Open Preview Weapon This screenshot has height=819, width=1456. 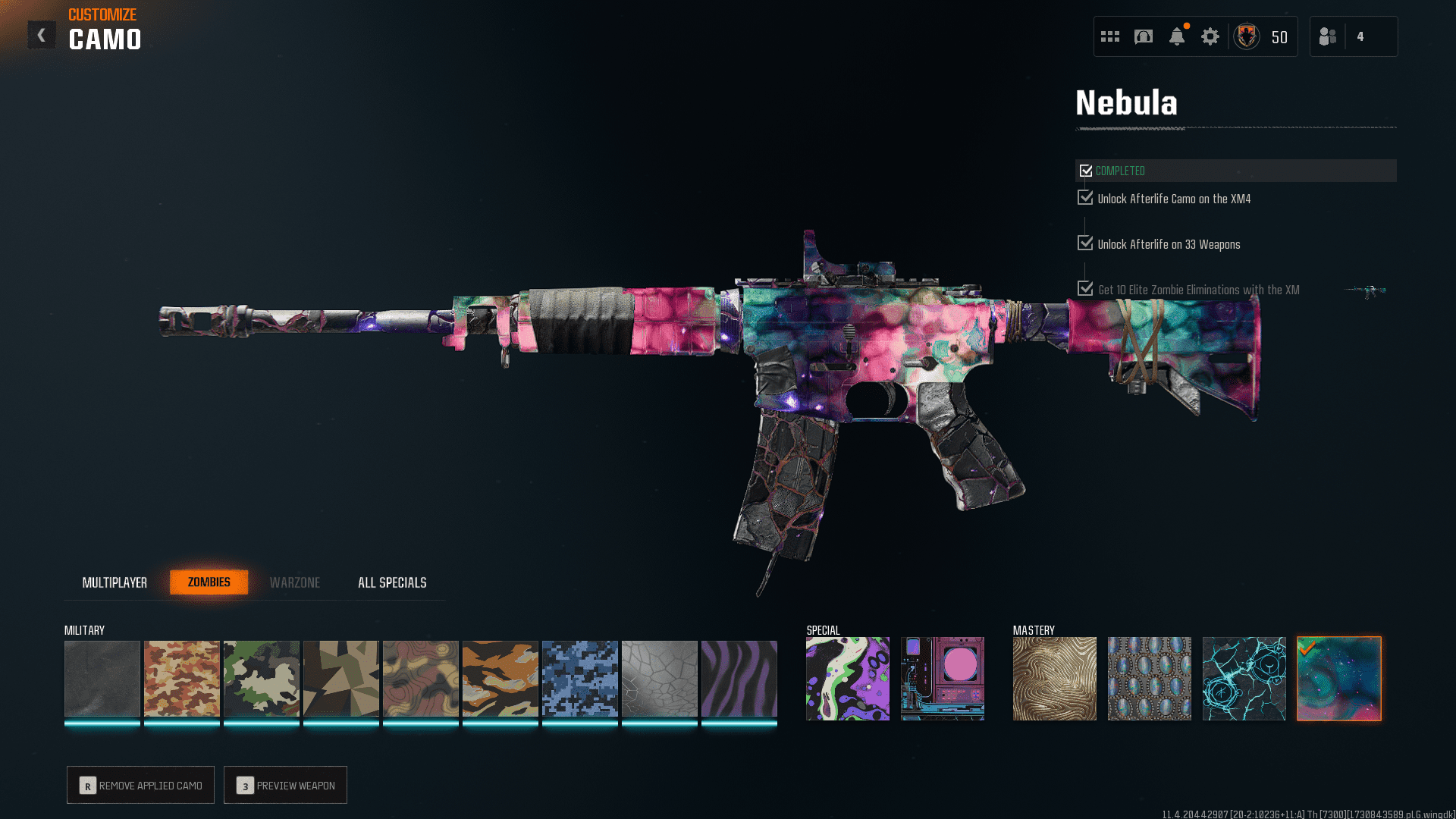click(286, 785)
